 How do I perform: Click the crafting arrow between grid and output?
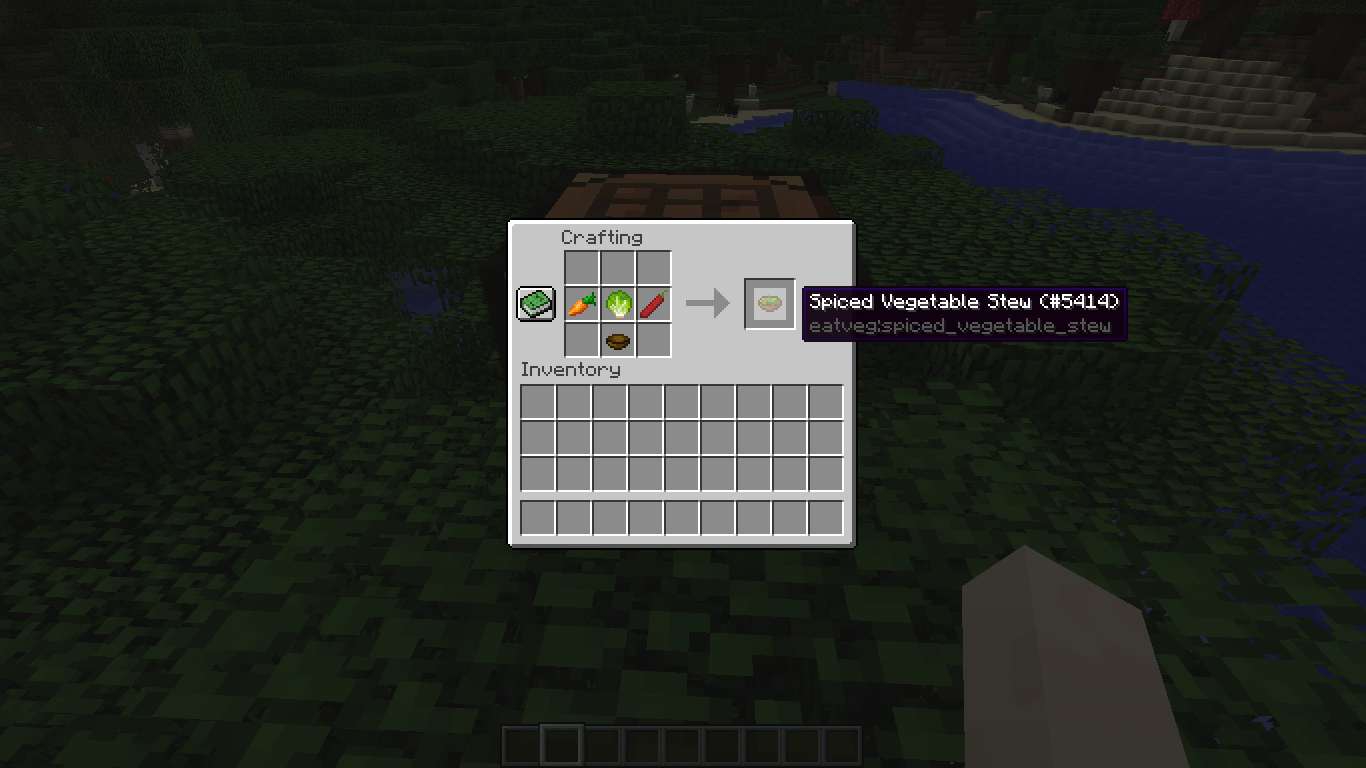pos(711,303)
